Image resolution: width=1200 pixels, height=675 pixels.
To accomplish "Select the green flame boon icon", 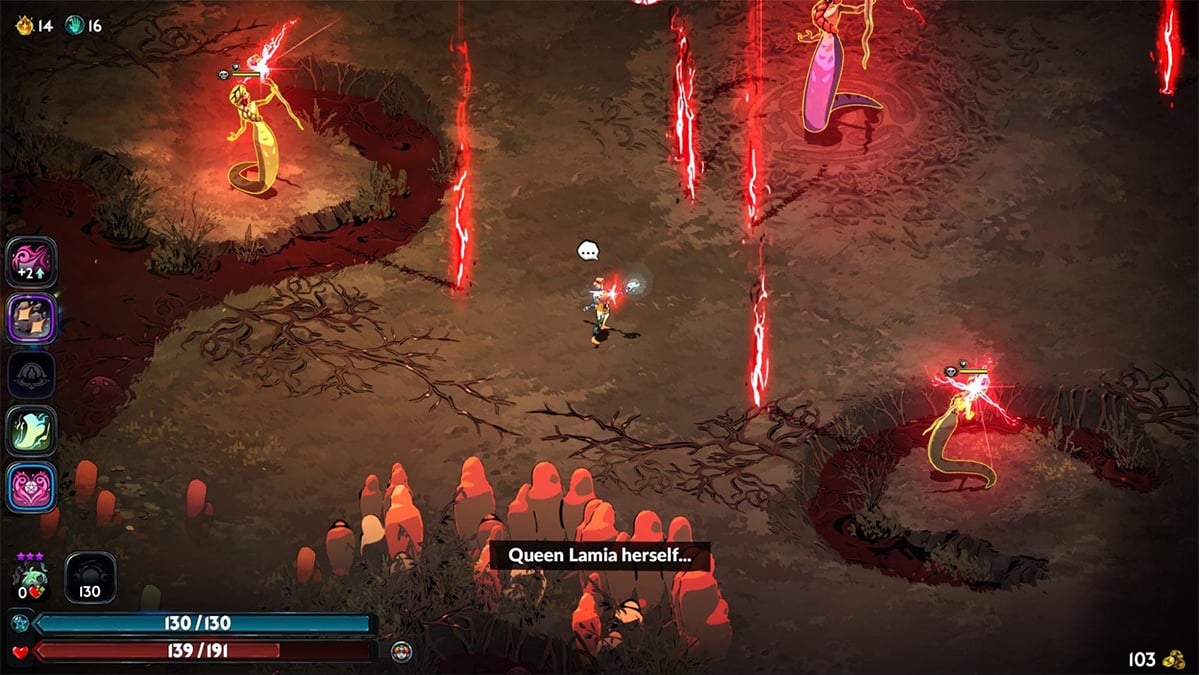I will pyautogui.click(x=31, y=431).
